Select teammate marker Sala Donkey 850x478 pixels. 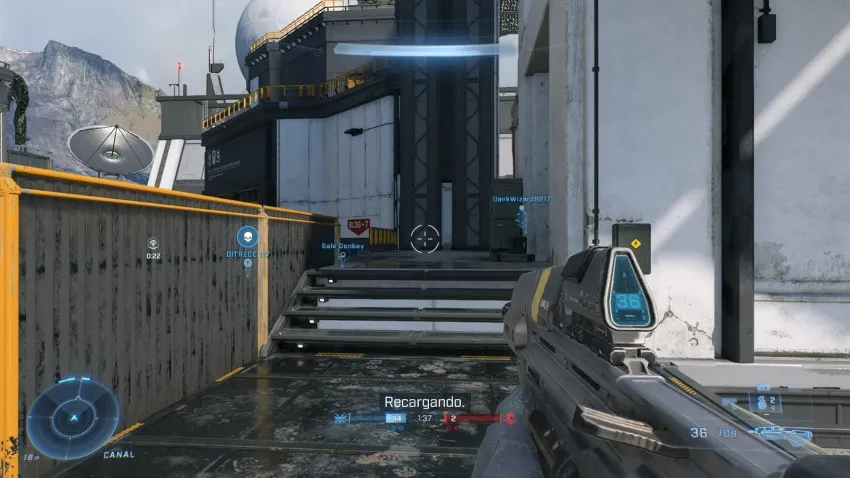(342, 245)
